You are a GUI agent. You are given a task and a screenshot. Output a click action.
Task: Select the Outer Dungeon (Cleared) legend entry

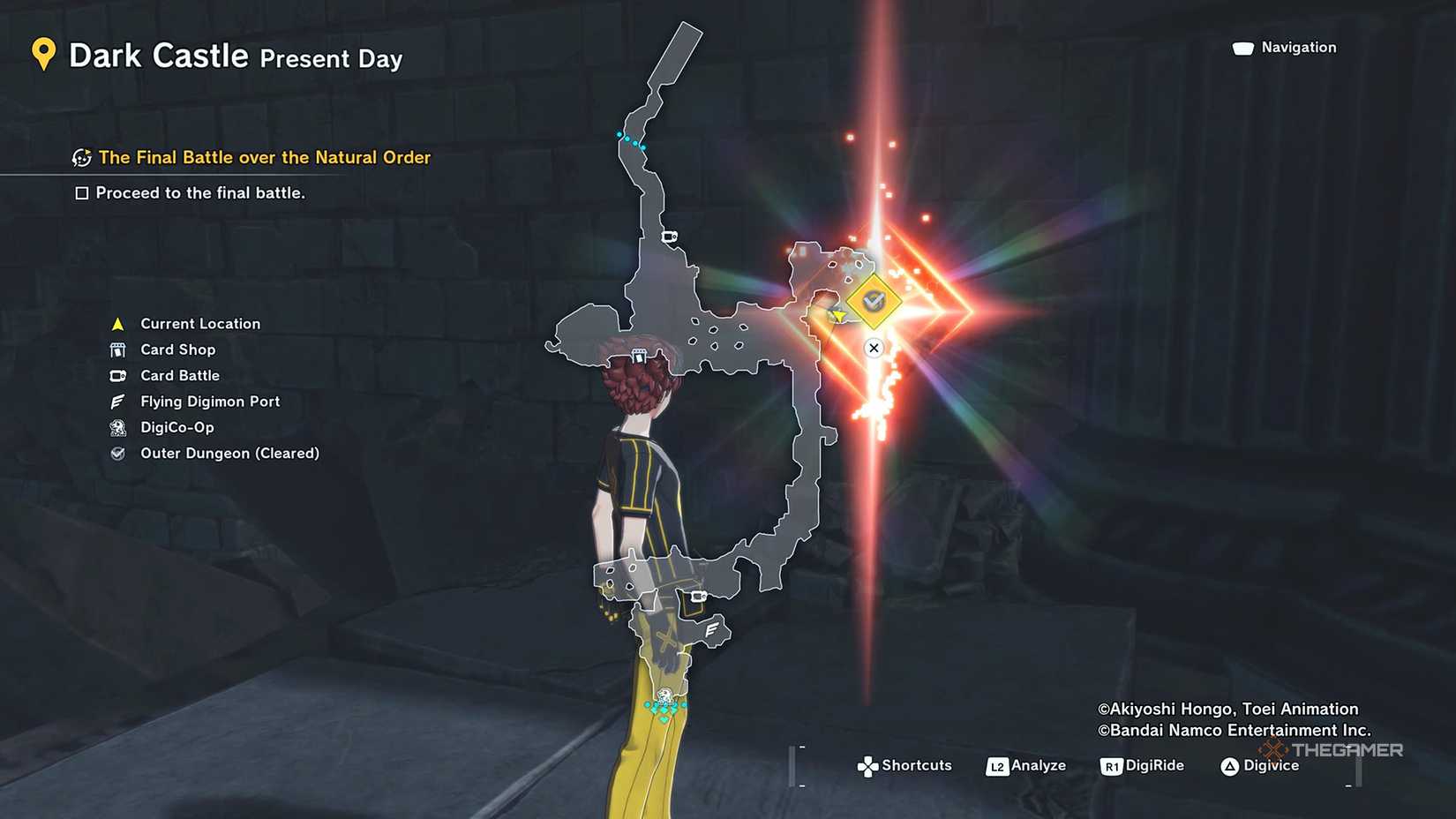coord(229,453)
